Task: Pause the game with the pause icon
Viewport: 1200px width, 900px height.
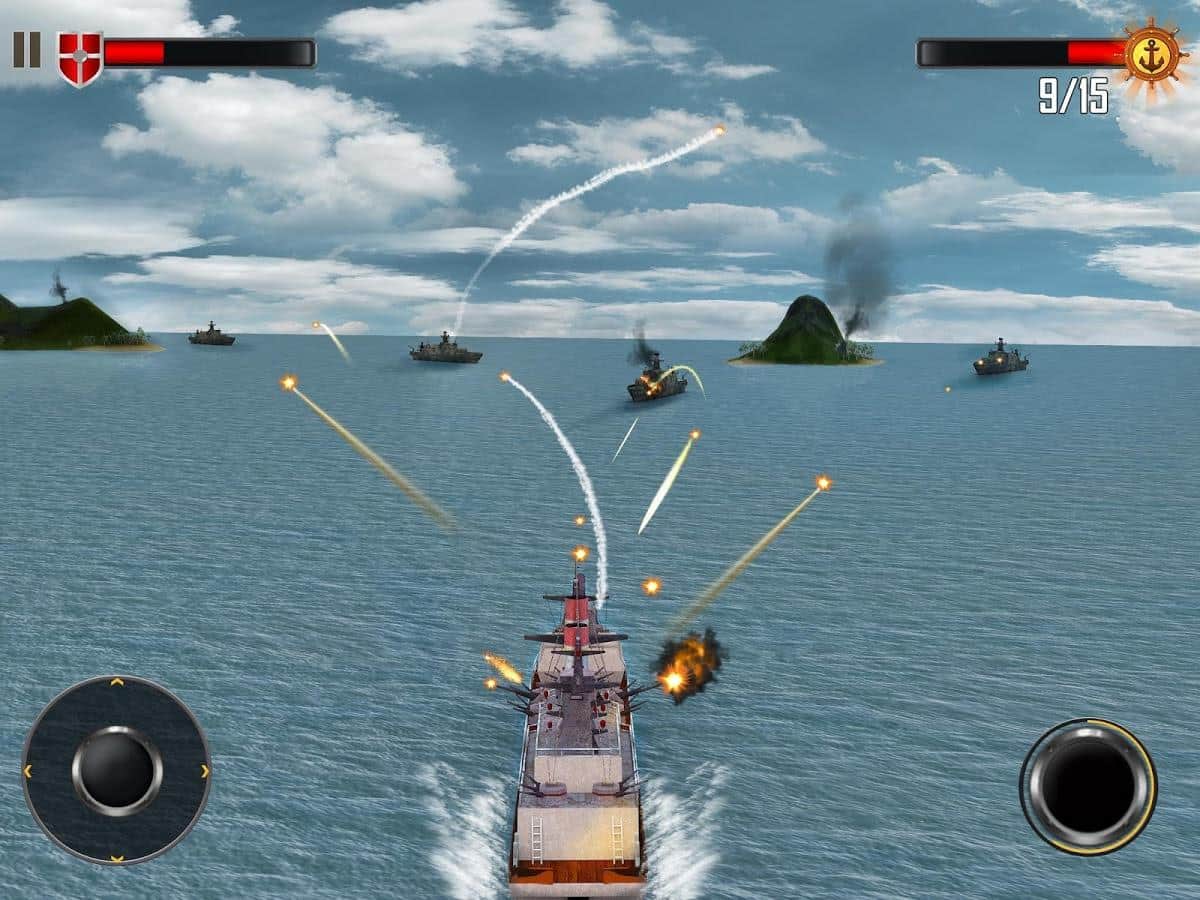Action: tap(26, 50)
